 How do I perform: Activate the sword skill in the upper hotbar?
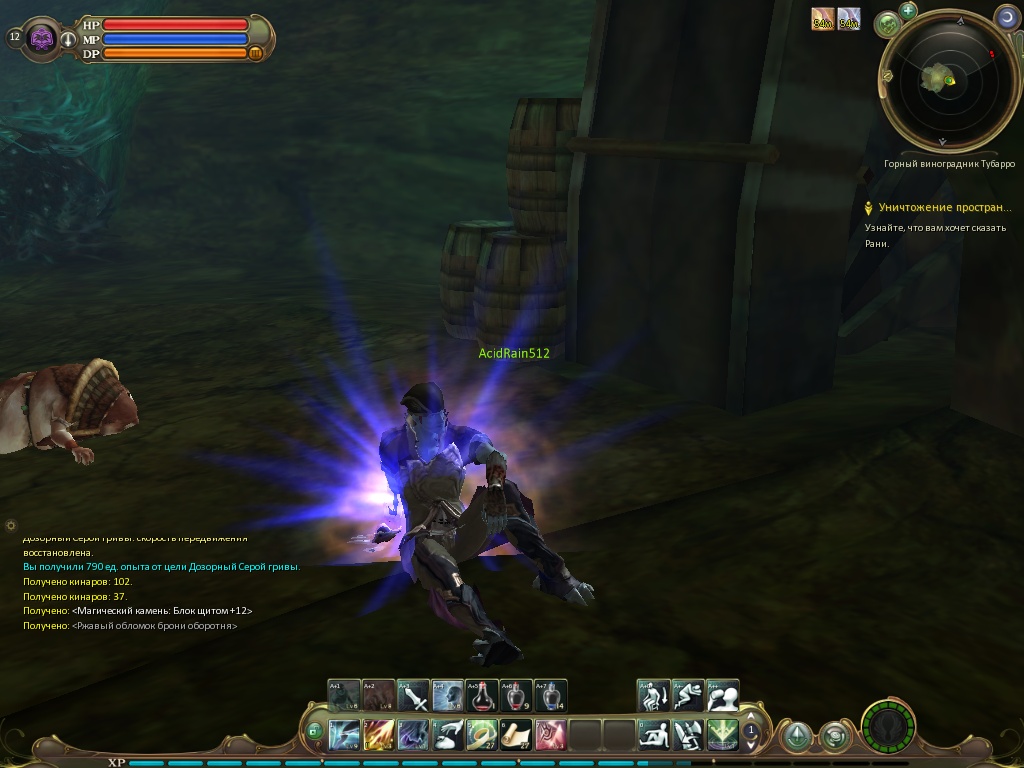[414, 695]
